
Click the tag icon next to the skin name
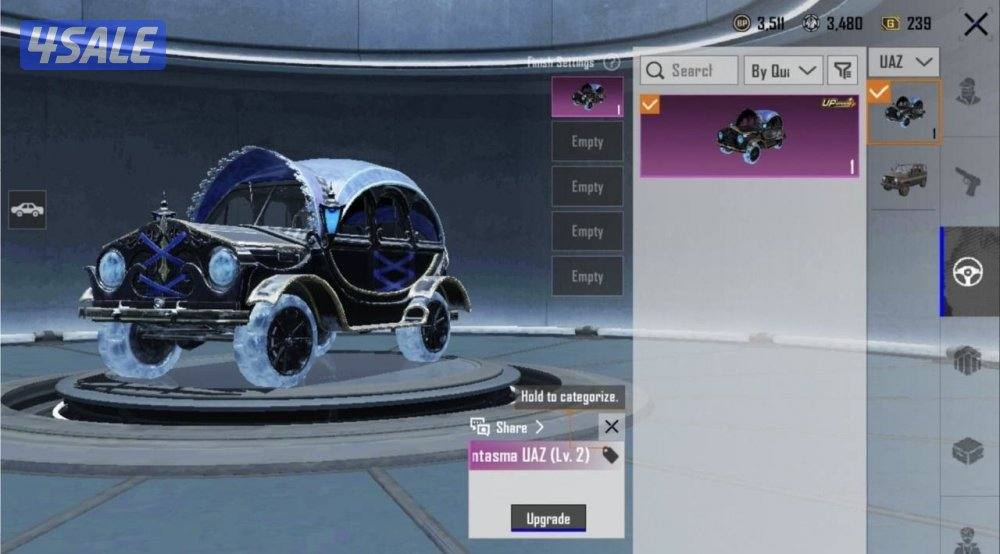pyautogui.click(x=609, y=456)
